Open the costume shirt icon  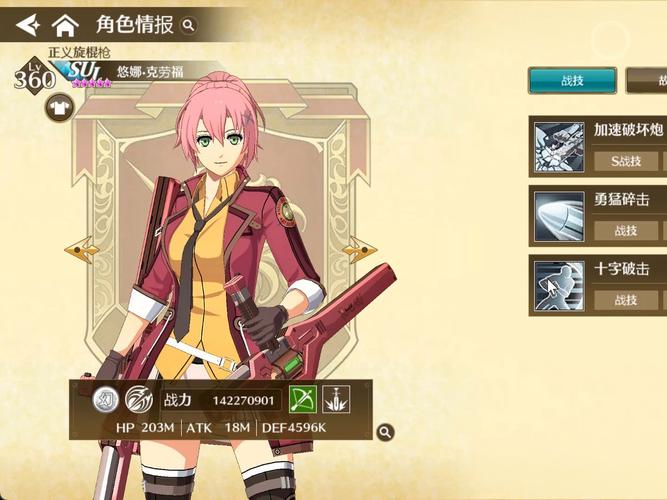[x=57, y=107]
